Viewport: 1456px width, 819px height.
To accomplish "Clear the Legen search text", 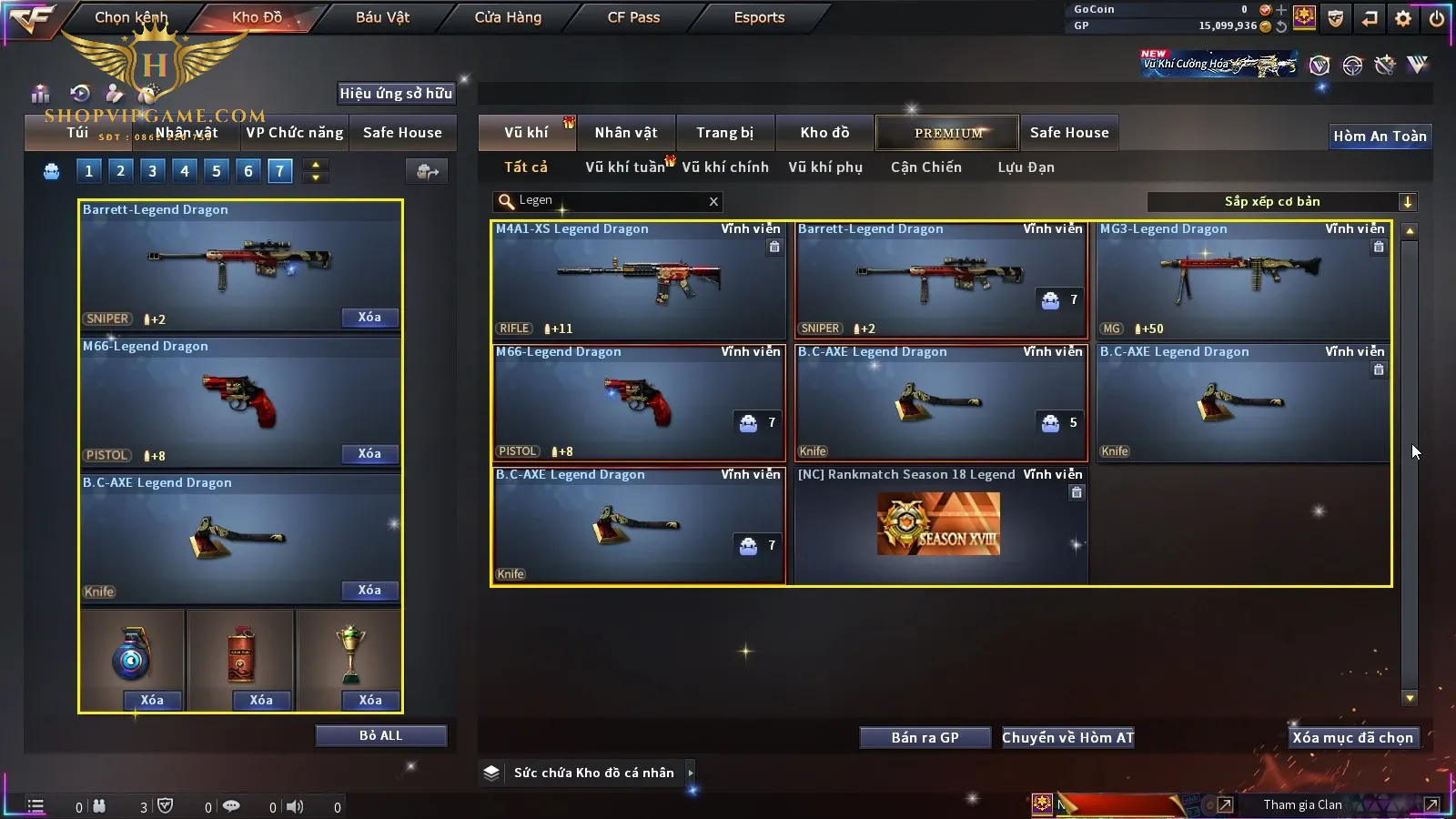I will tap(713, 201).
